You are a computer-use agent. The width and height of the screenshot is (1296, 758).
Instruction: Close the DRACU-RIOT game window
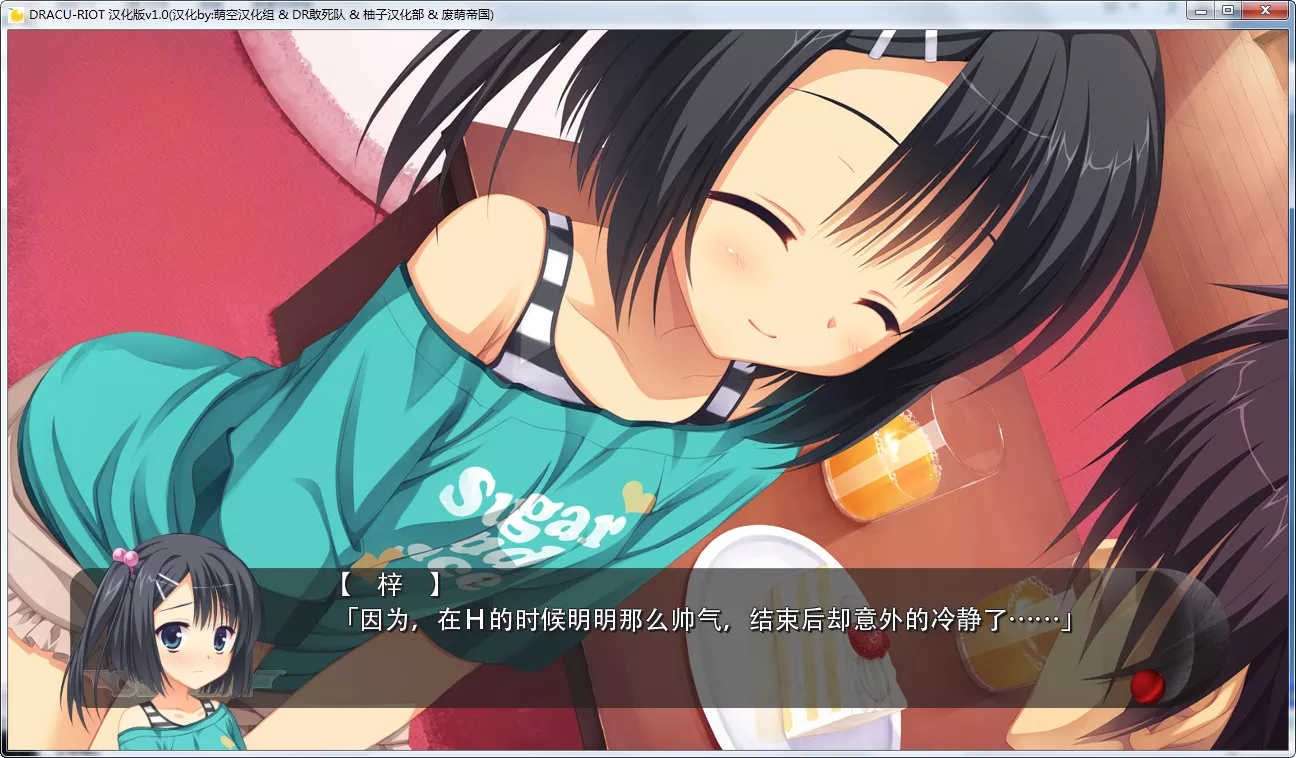coord(1265,10)
